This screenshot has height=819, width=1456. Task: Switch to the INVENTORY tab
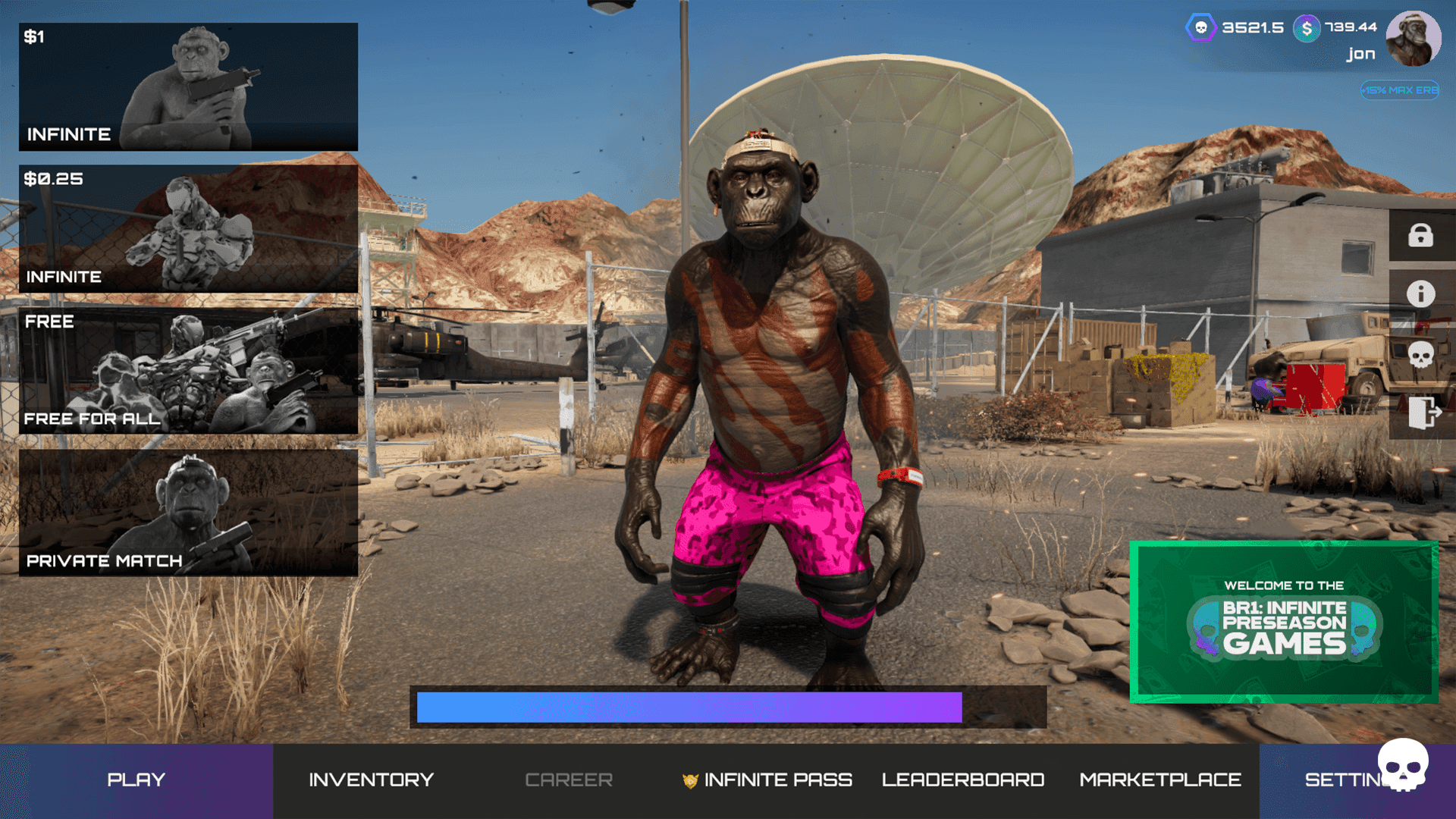tap(371, 779)
